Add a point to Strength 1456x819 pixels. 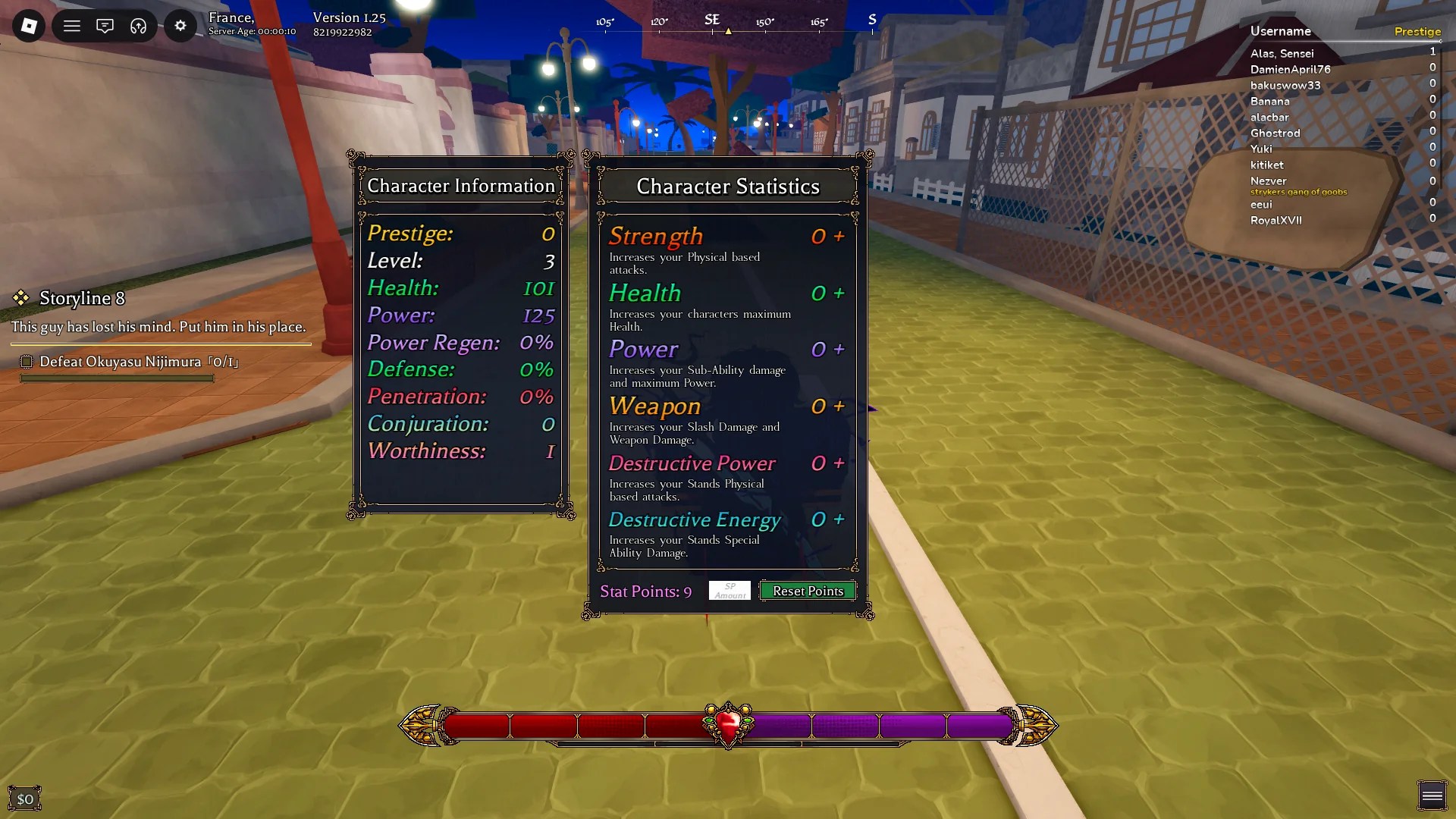[x=838, y=236]
